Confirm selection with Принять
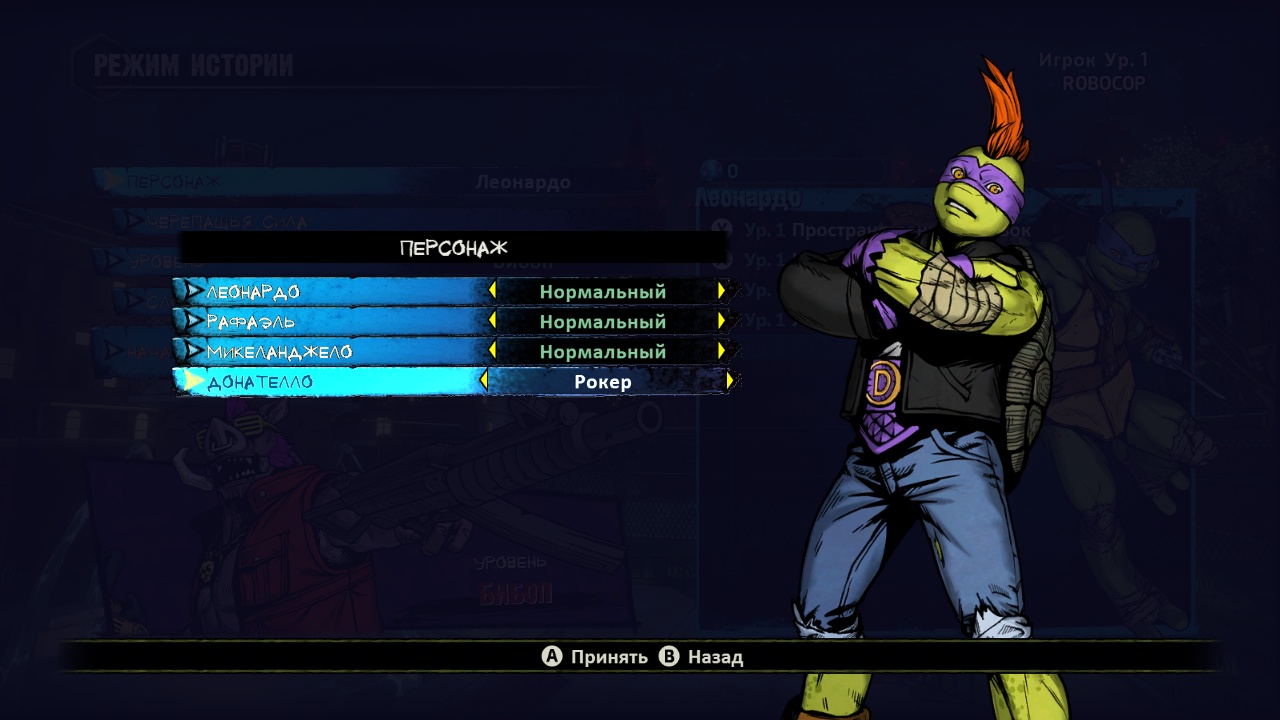Screen dimensions: 1280x720 tap(595, 657)
